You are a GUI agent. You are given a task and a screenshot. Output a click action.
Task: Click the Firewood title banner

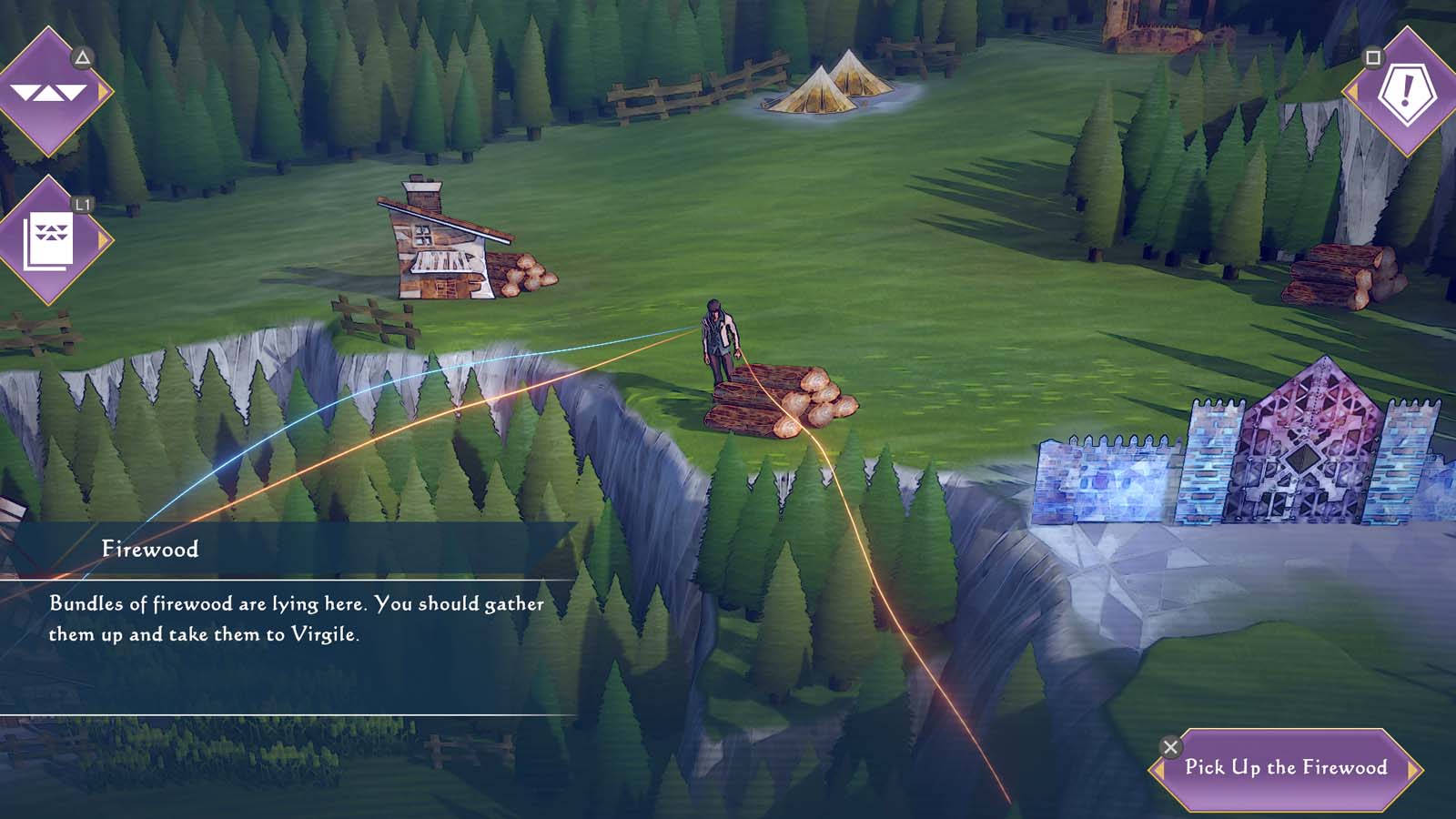(150, 548)
